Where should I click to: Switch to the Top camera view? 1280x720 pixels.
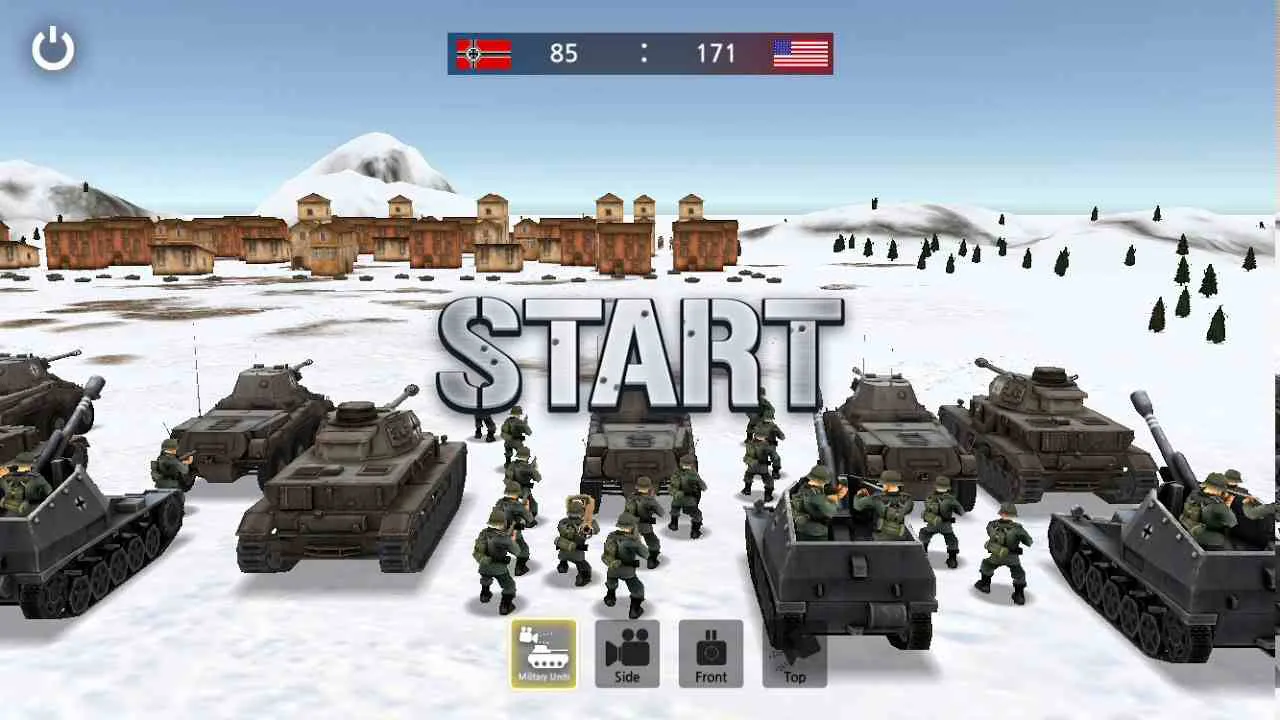[x=793, y=654]
